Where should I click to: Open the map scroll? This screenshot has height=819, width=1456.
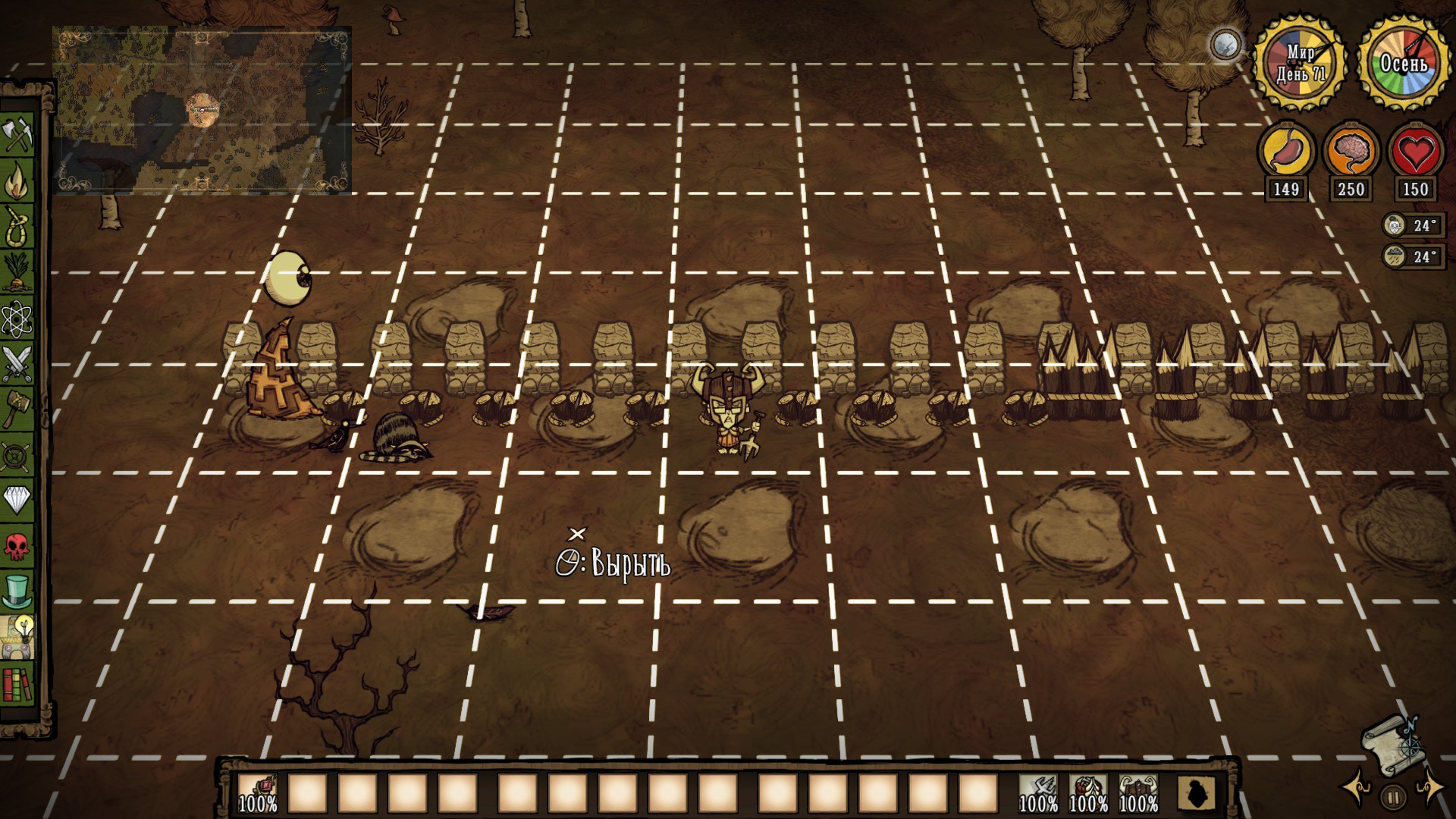[1392, 745]
